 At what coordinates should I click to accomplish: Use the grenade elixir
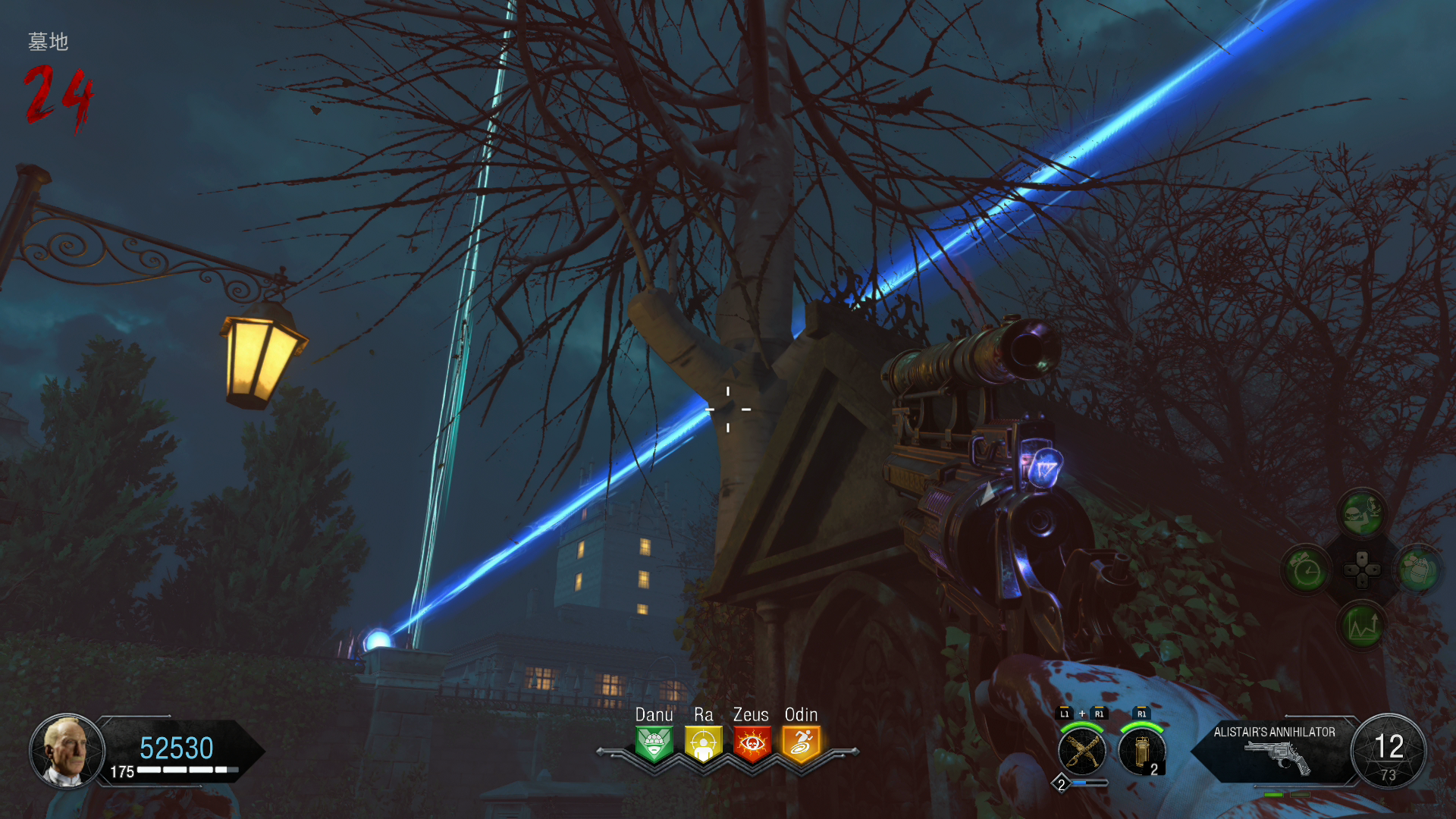pyautogui.click(x=1418, y=569)
